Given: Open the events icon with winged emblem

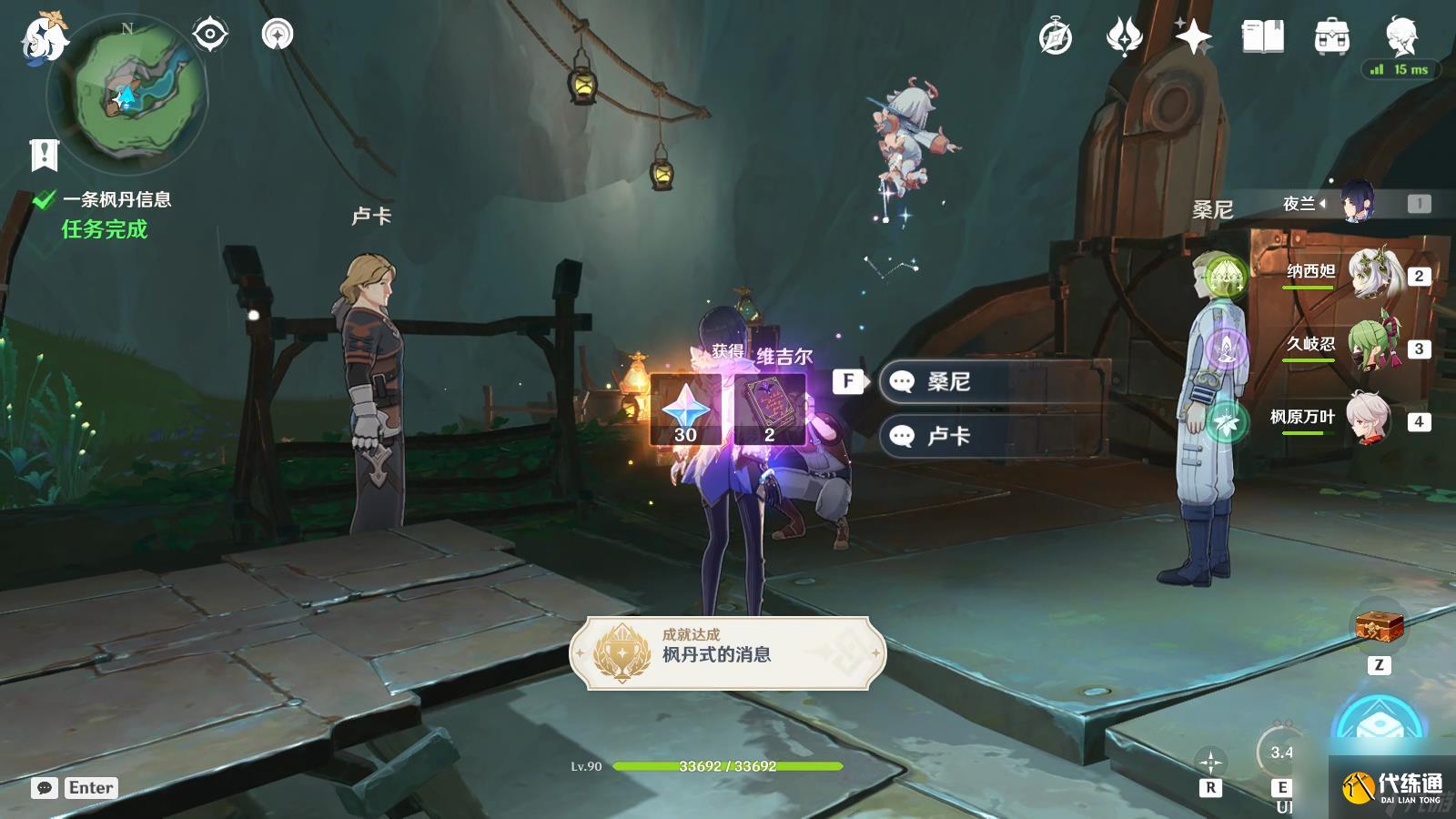Looking at the screenshot, I should click(1124, 38).
